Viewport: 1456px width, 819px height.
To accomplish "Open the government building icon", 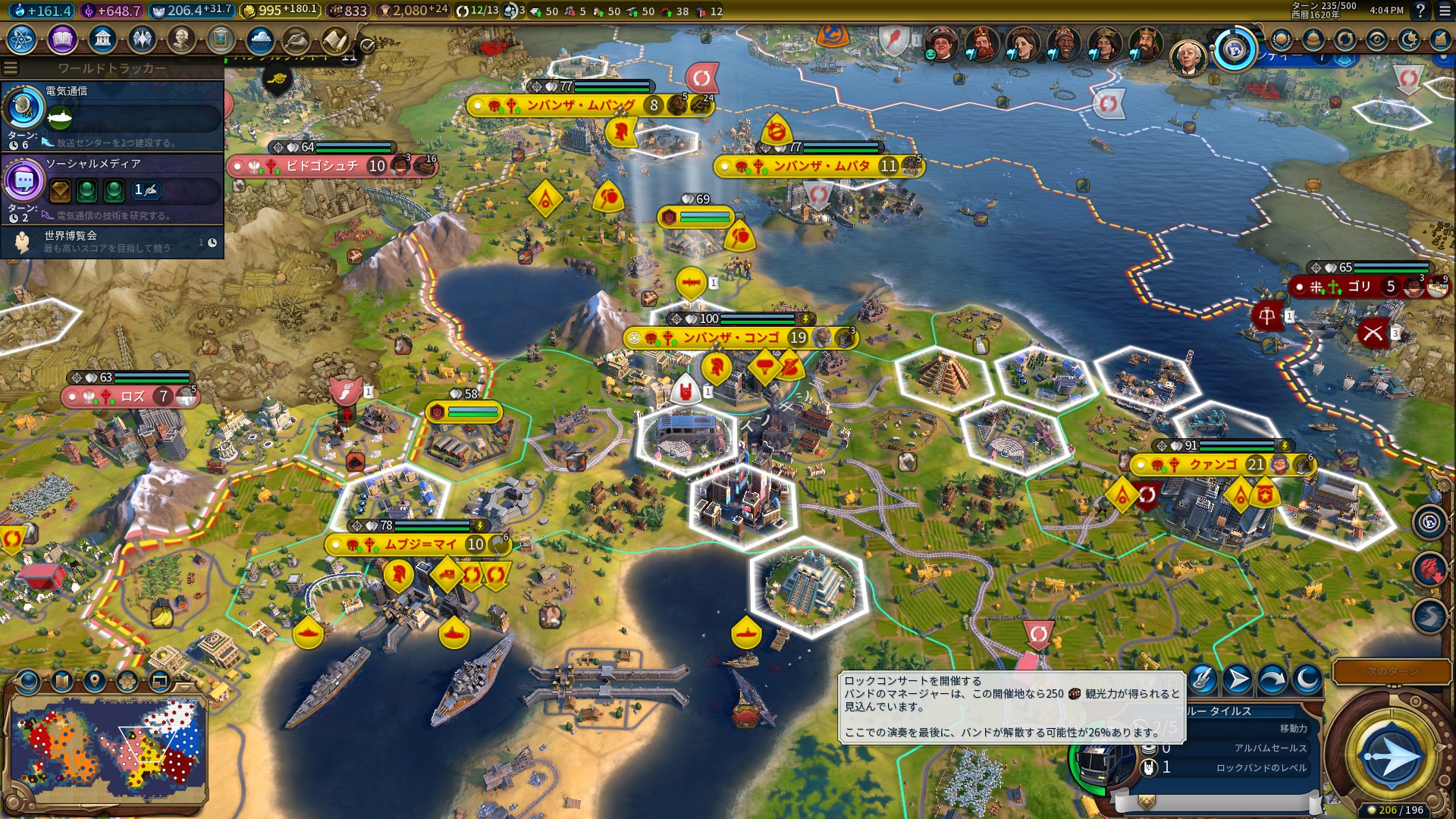I will (x=102, y=39).
